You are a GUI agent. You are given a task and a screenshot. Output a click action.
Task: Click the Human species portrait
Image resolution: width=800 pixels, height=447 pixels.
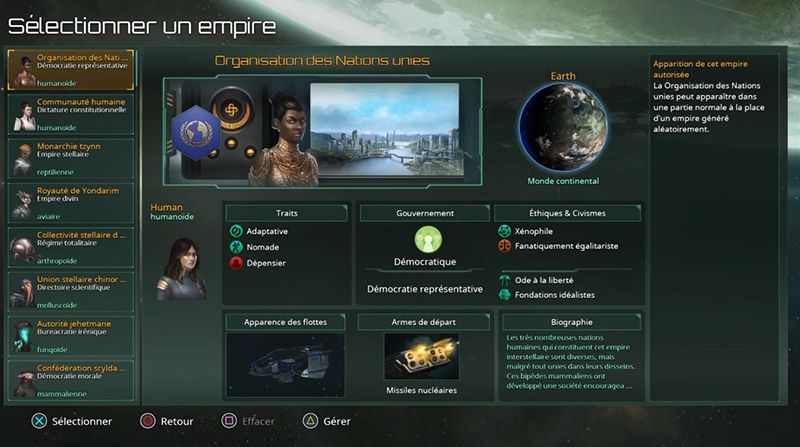(x=179, y=266)
